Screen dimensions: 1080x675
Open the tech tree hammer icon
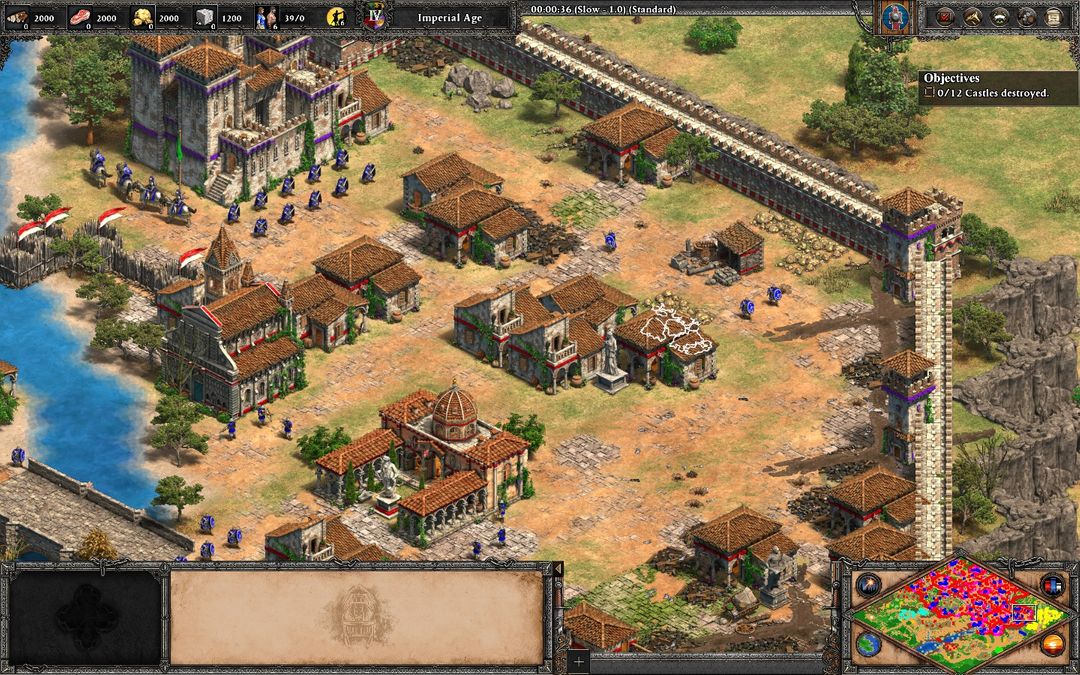pos(971,16)
